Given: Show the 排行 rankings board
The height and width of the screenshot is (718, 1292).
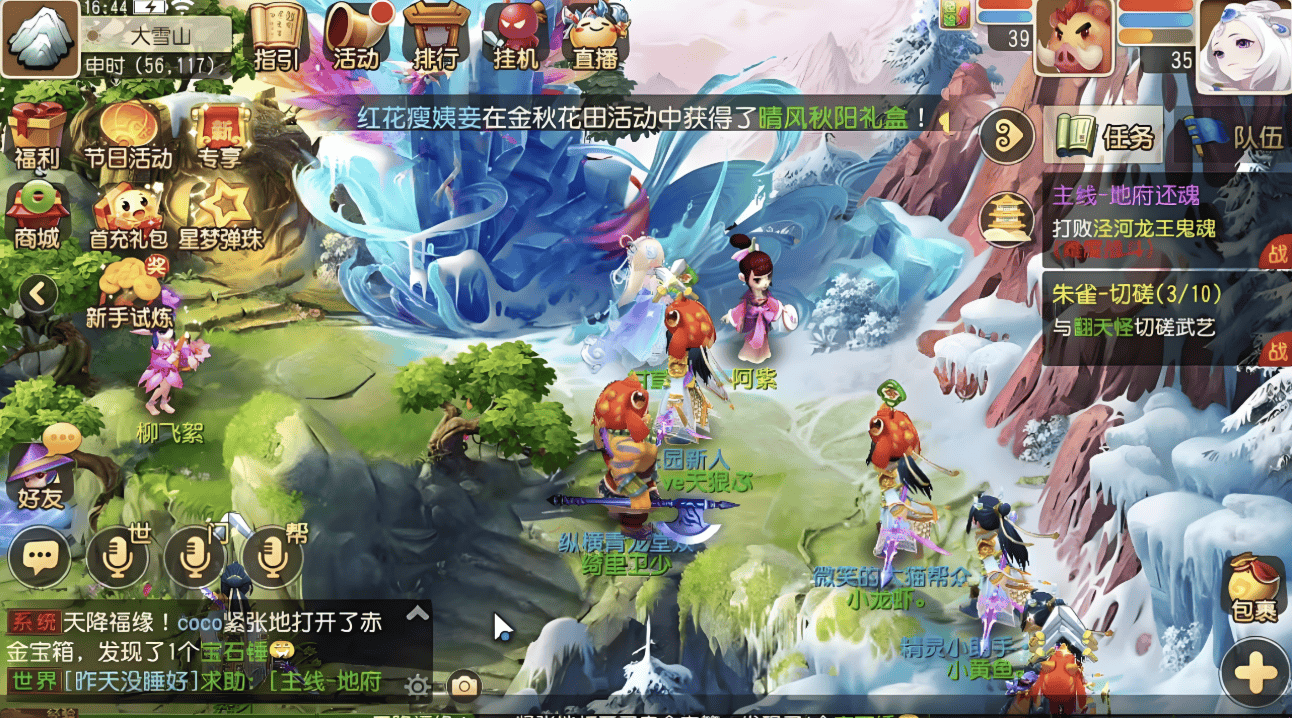Looking at the screenshot, I should (x=435, y=36).
